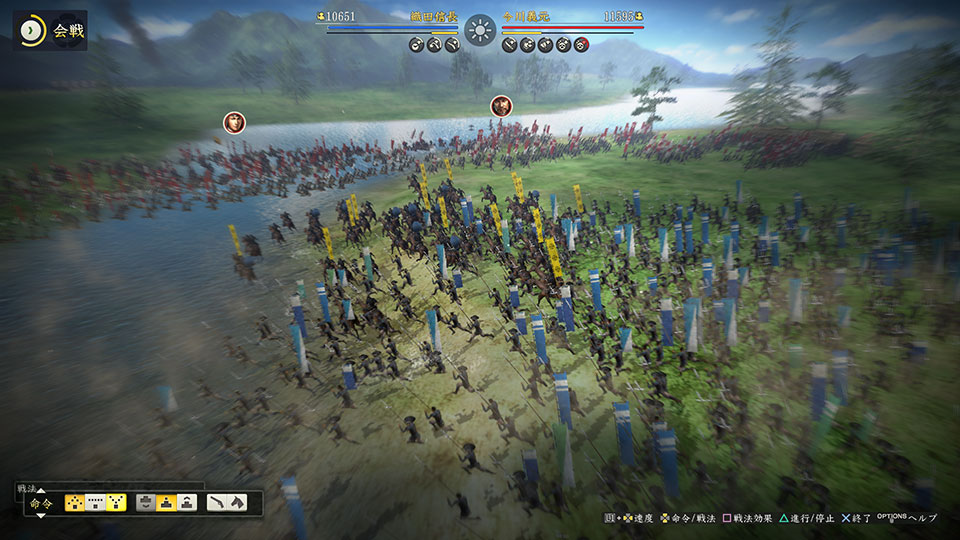The height and width of the screenshot is (540, 960).
Task: Switch to the 戦法 tactics tab
Action: pyautogui.click(x=27, y=488)
